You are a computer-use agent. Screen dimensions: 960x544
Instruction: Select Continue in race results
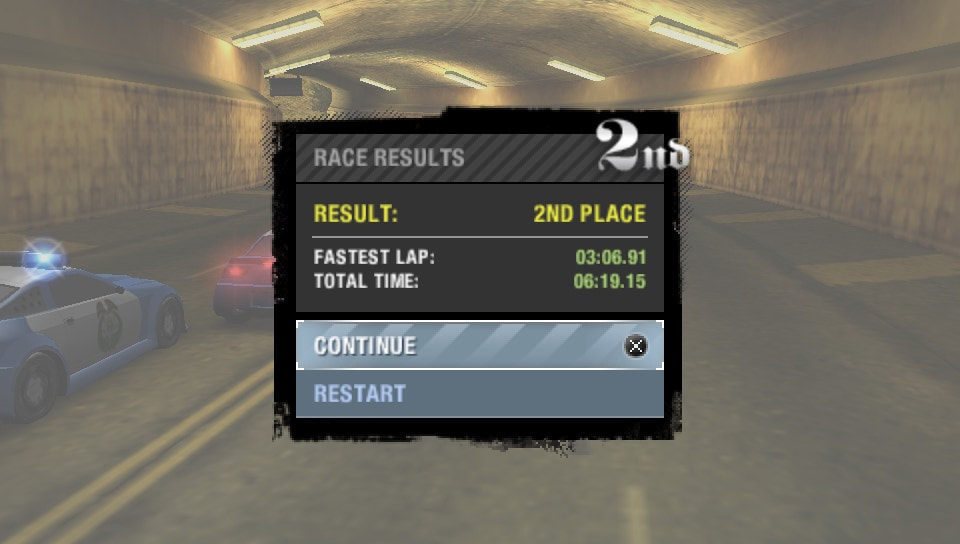tap(479, 346)
